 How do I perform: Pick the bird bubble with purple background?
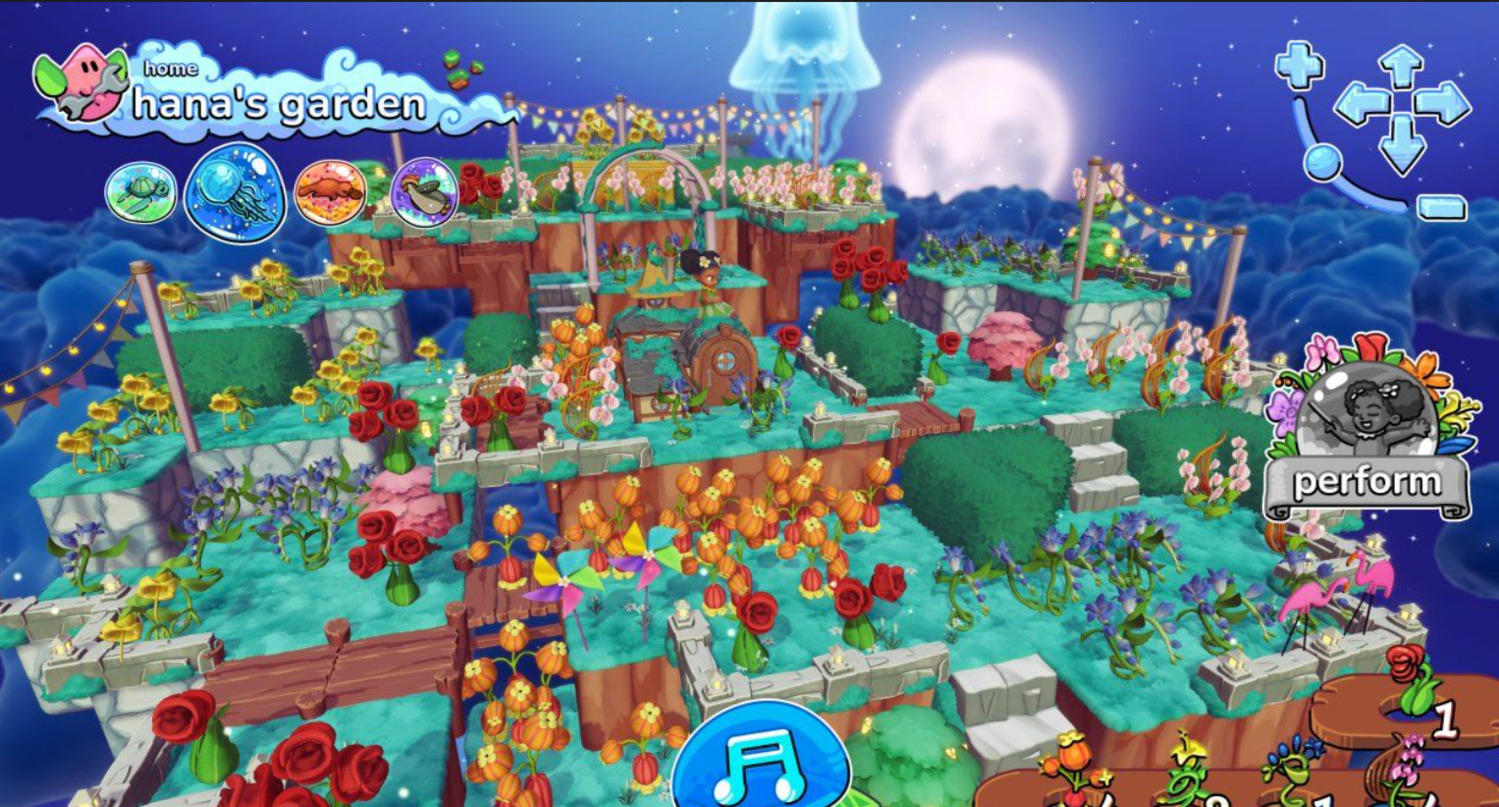coord(424,192)
